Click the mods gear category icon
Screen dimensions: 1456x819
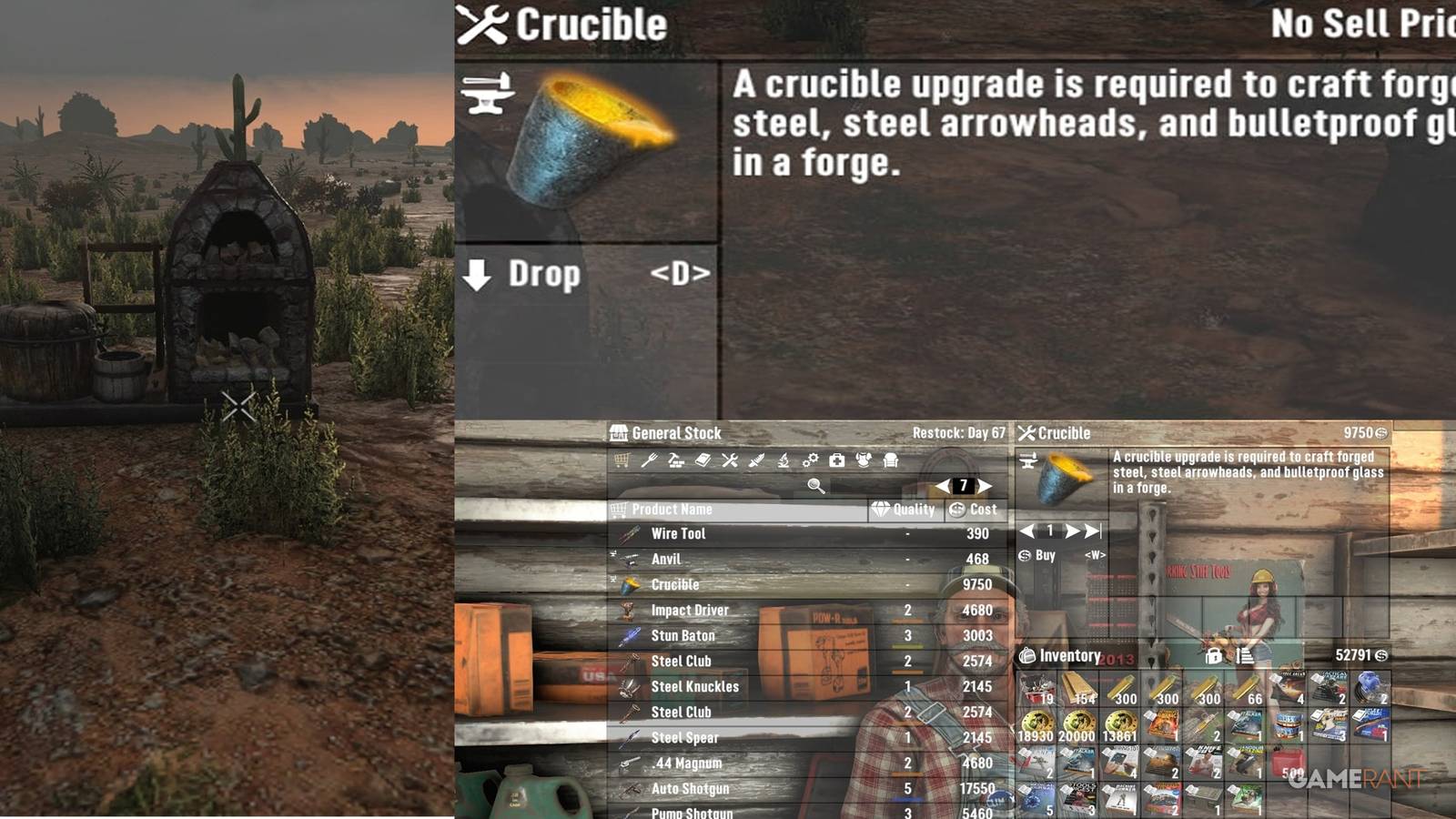click(x=810, y=460)
